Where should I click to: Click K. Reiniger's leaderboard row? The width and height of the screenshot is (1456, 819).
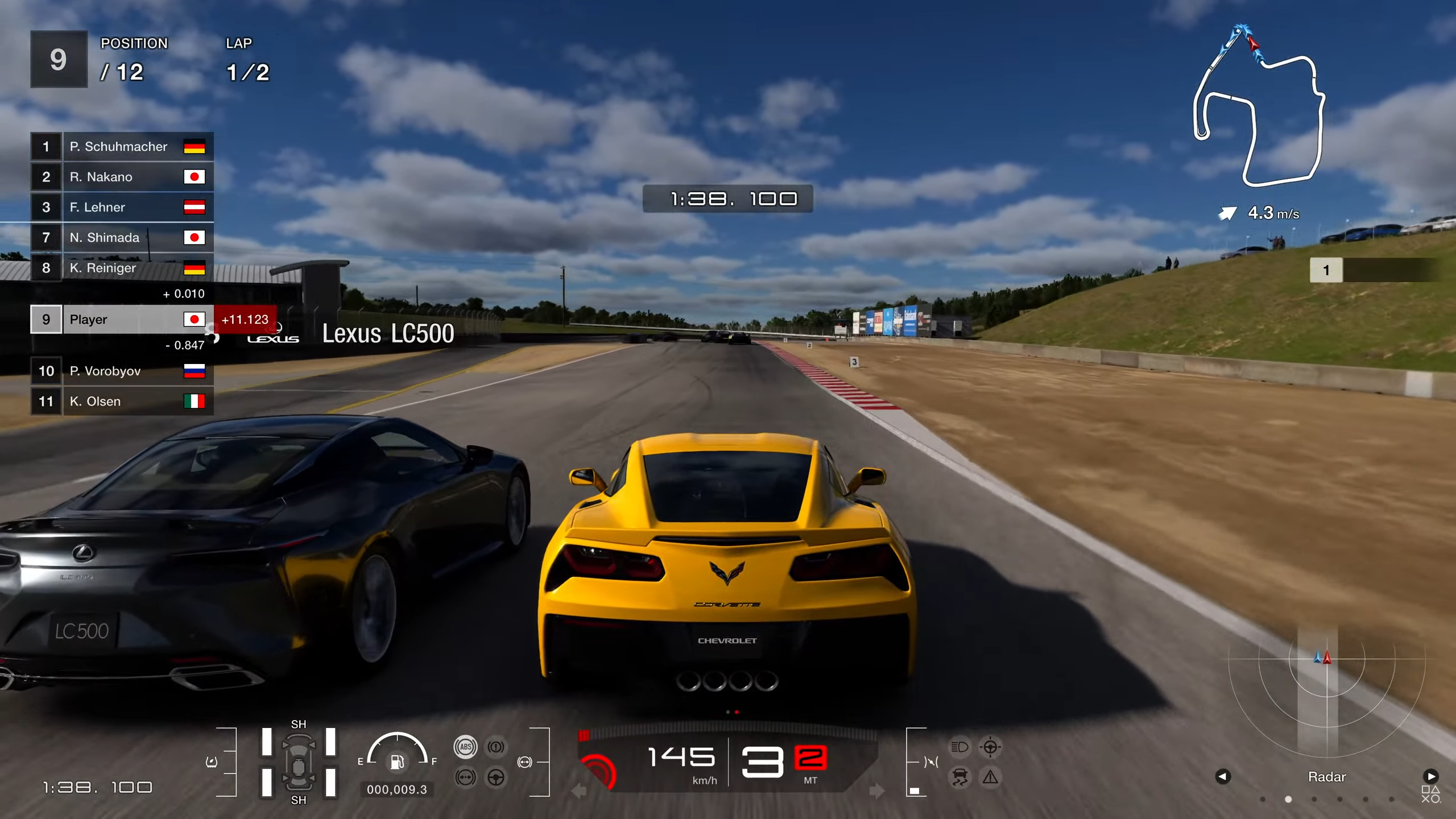122,268
